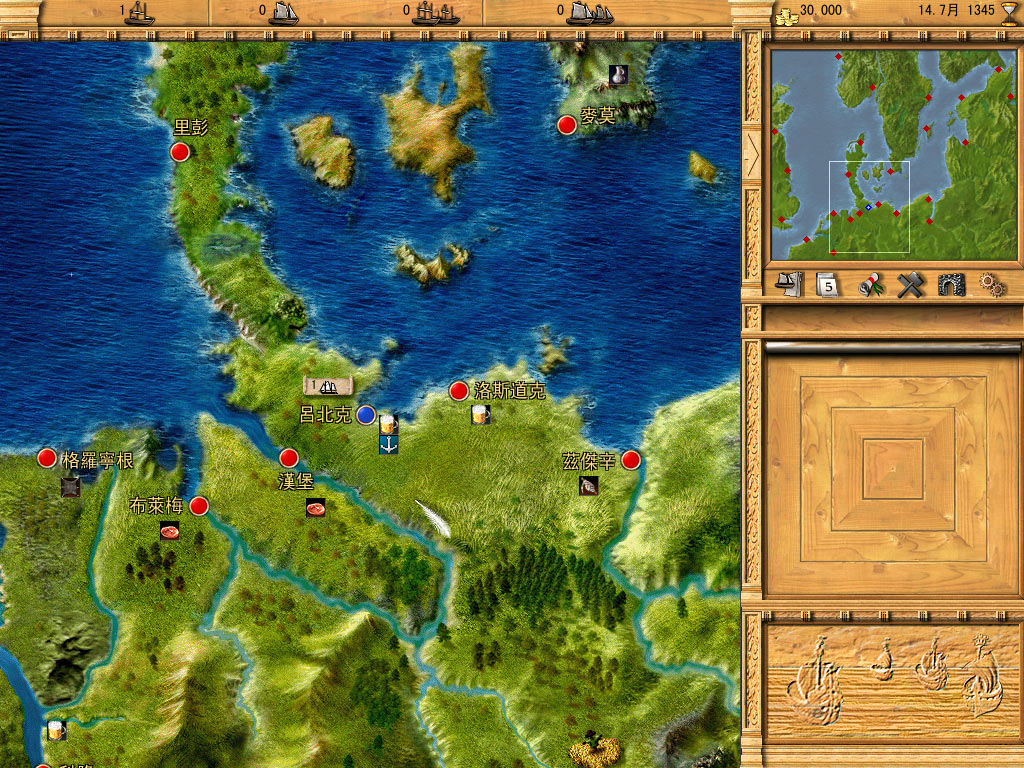Select the 洛斯道克 town marker
1024x768 pixels.
(x=459, y=390)
